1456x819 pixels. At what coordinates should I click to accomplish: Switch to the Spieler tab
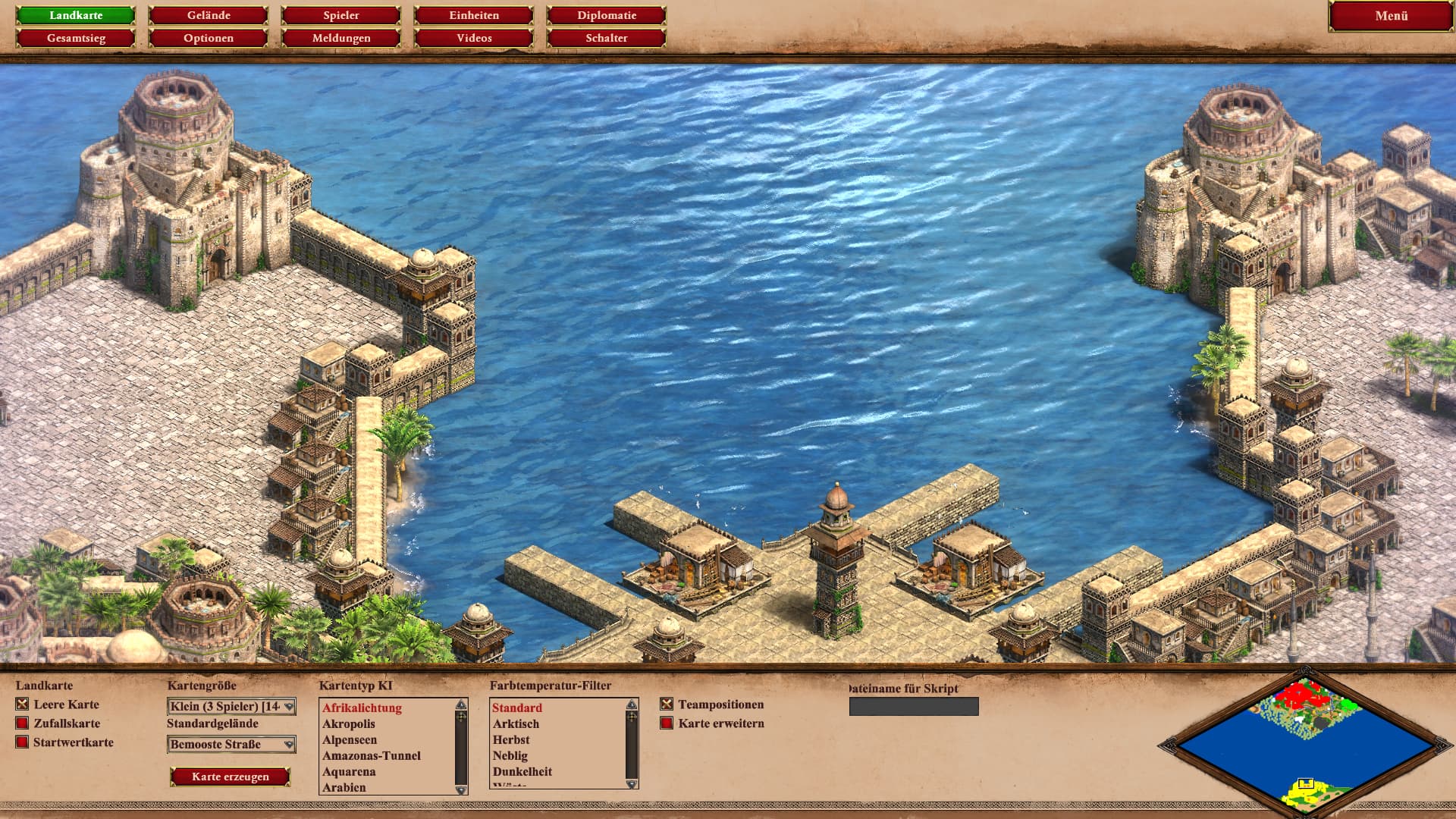(341, 15)
